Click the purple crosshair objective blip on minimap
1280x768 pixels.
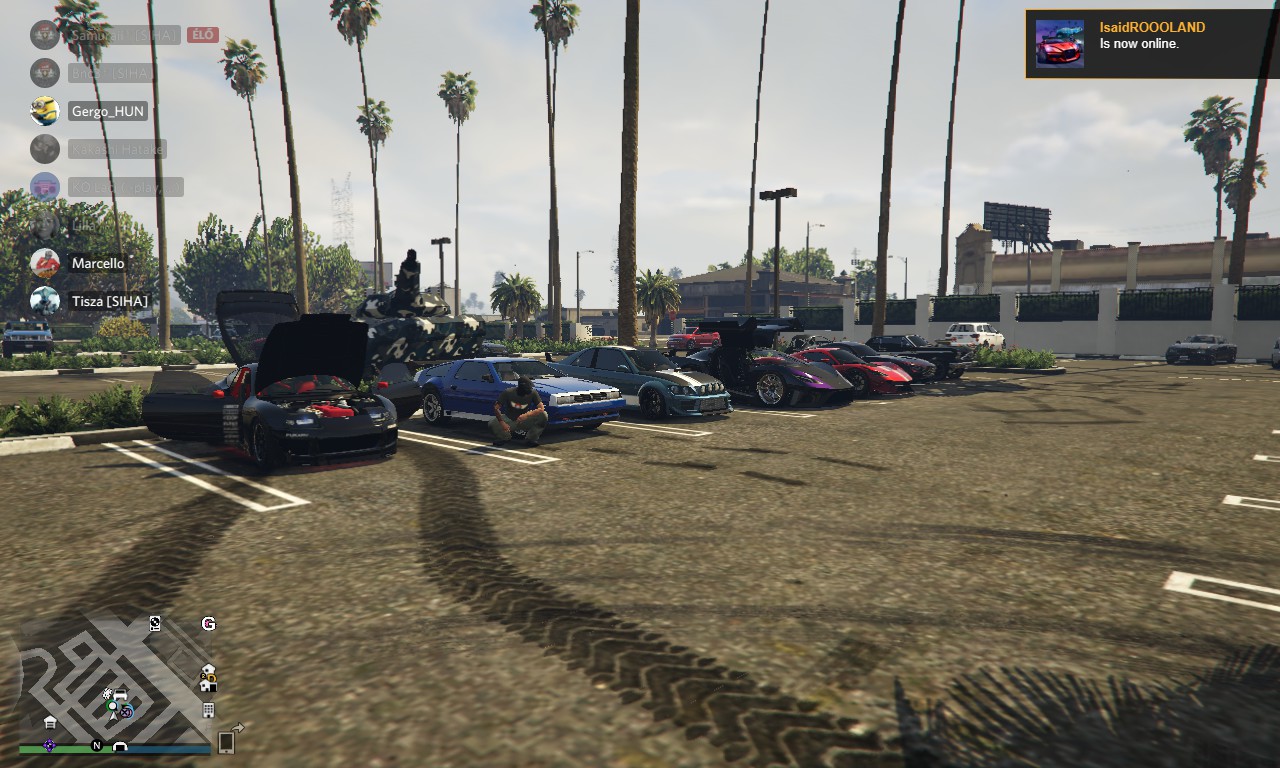pos(127,713)
